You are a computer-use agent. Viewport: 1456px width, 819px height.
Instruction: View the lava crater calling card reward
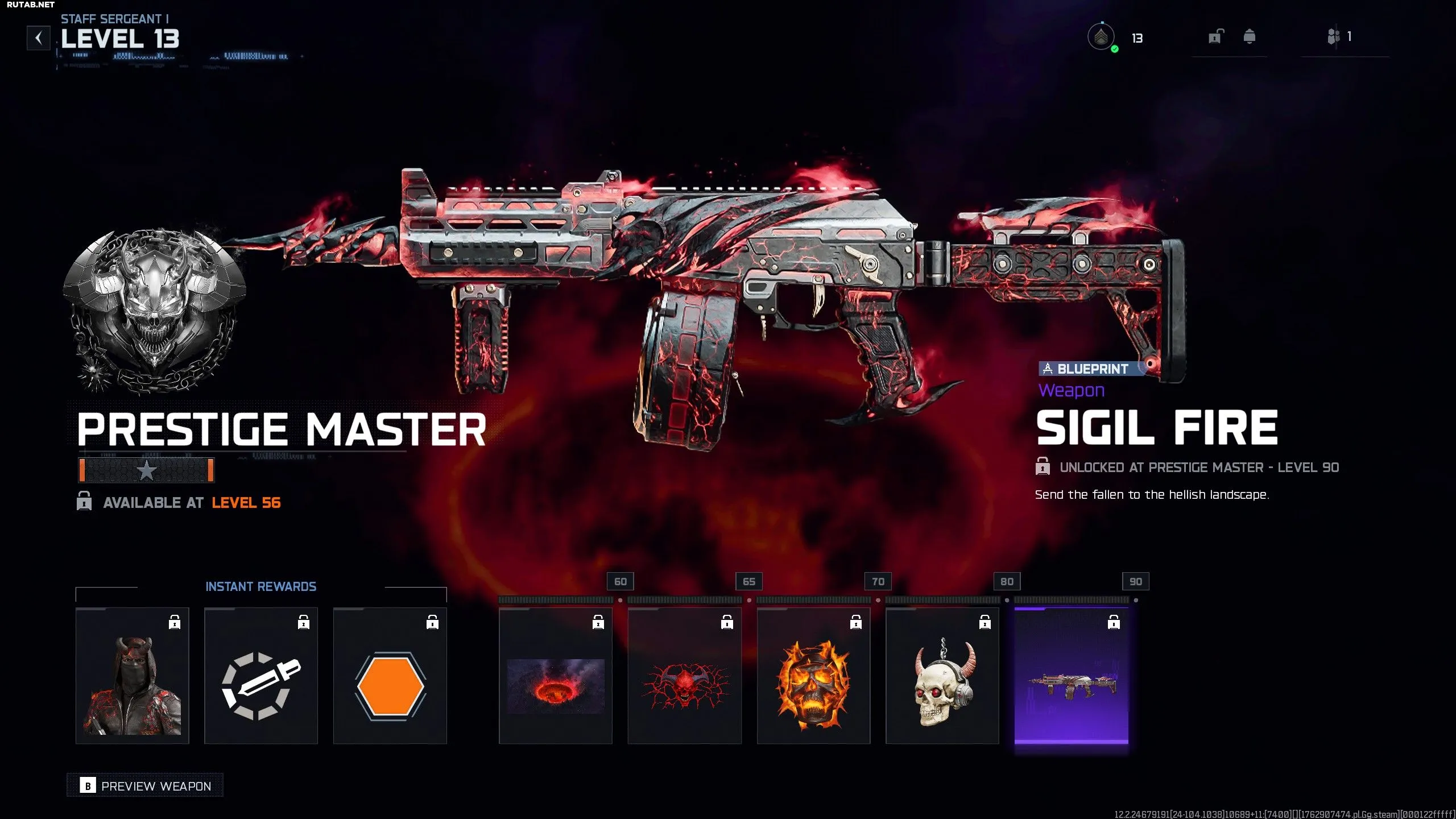[556, 676]
